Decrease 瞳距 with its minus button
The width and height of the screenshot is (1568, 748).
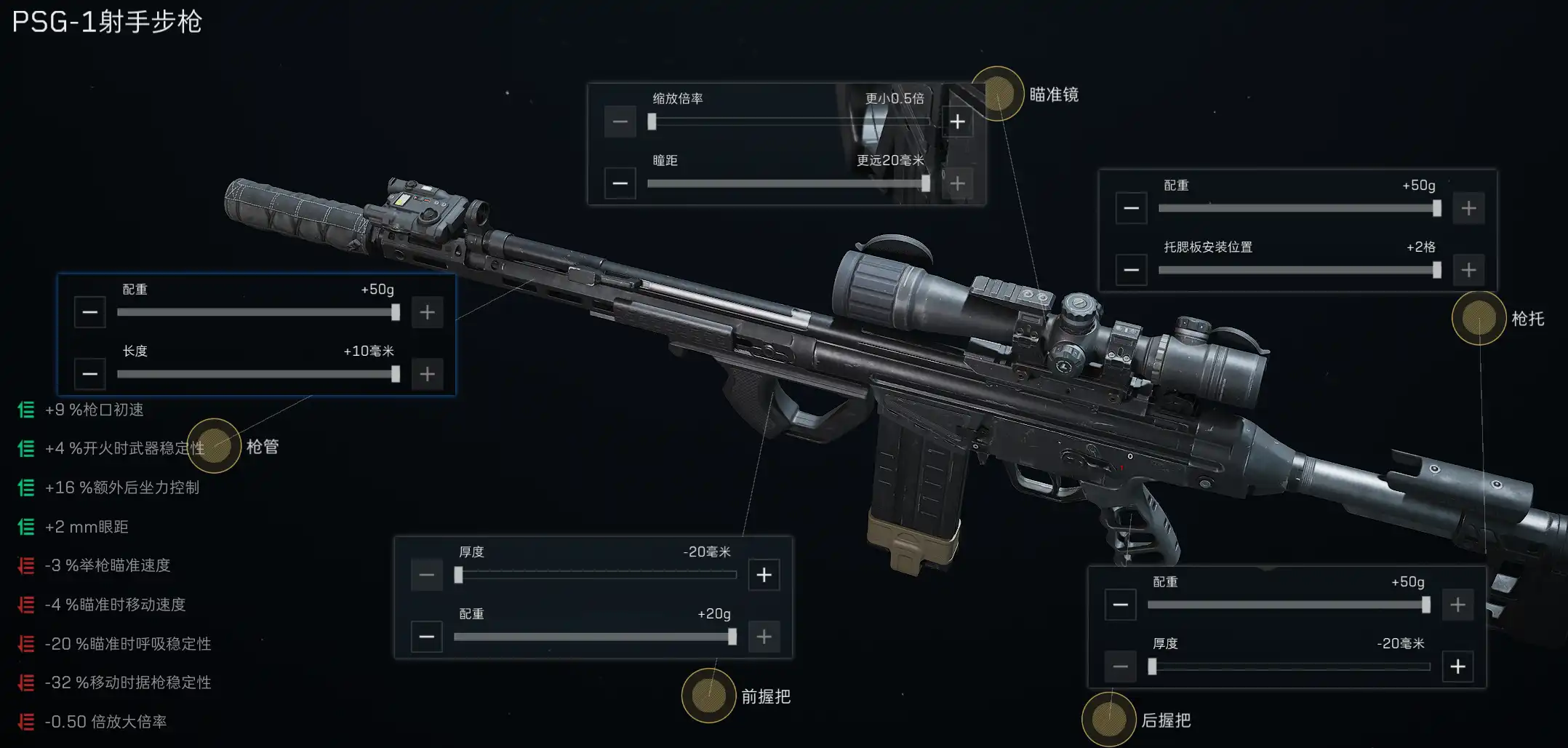pyautogui.click(x=620, y=183)
